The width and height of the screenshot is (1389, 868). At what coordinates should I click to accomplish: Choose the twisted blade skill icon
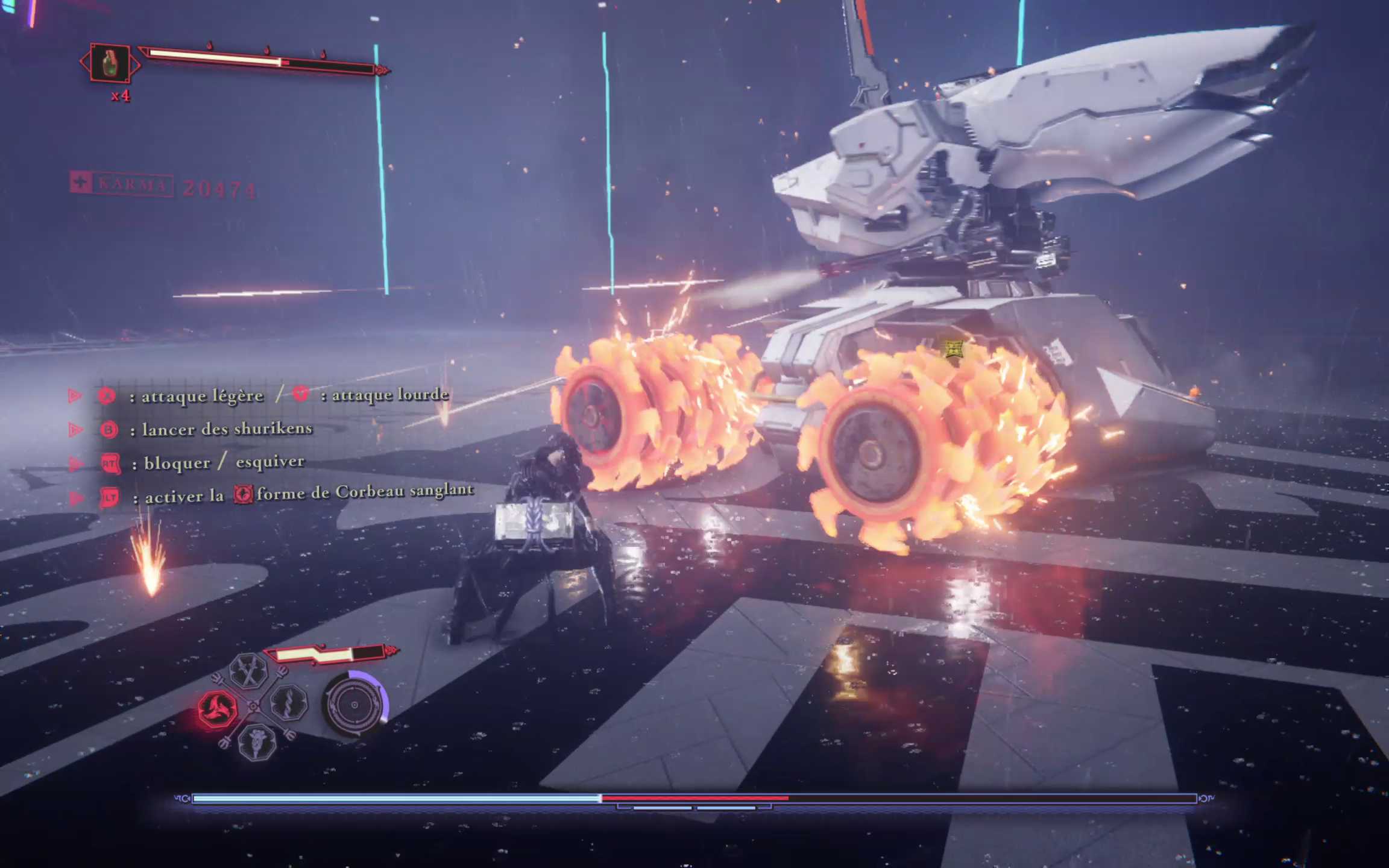(x=288, y=703)
